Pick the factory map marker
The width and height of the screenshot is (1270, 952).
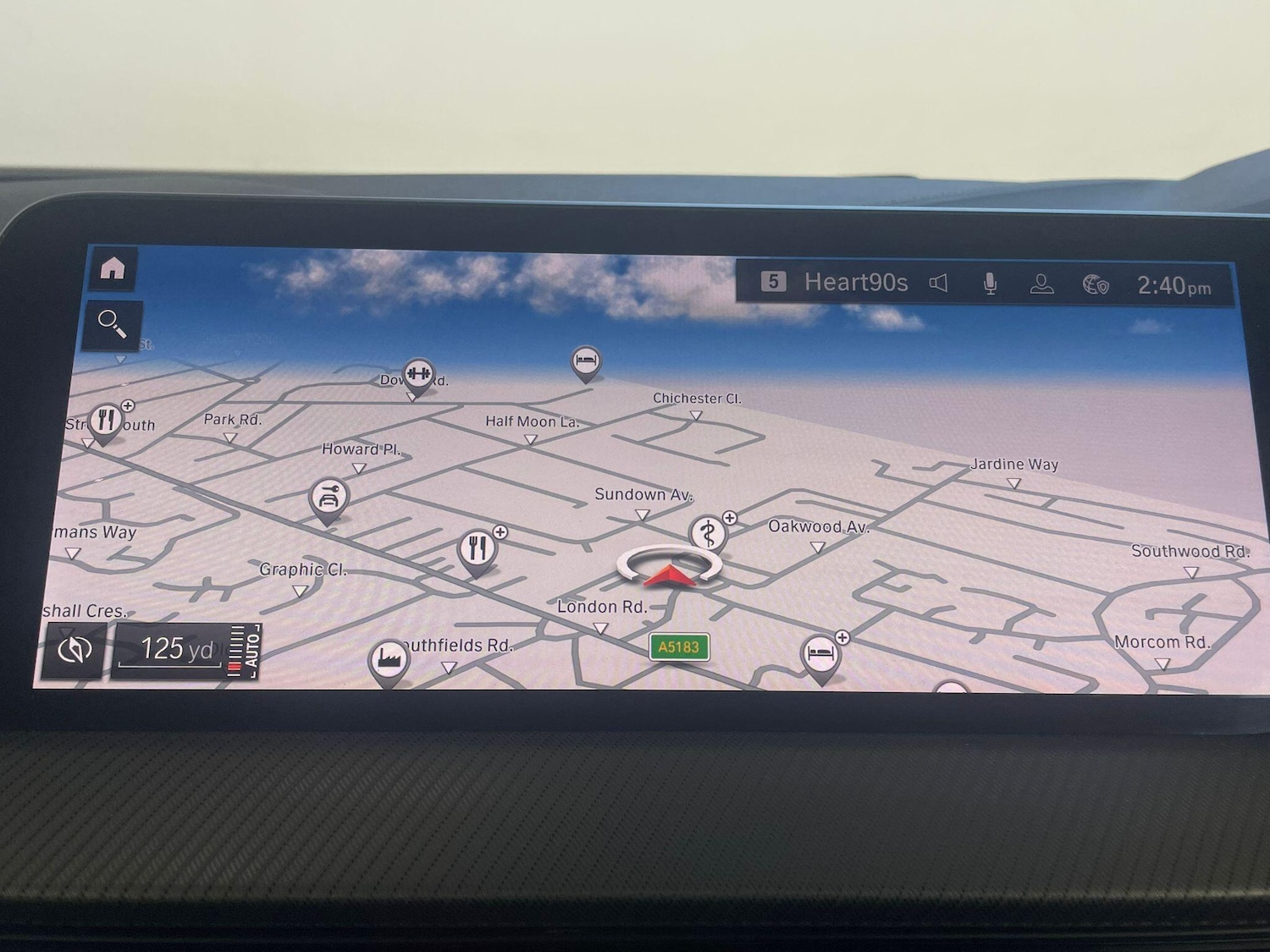pos(389,658)
